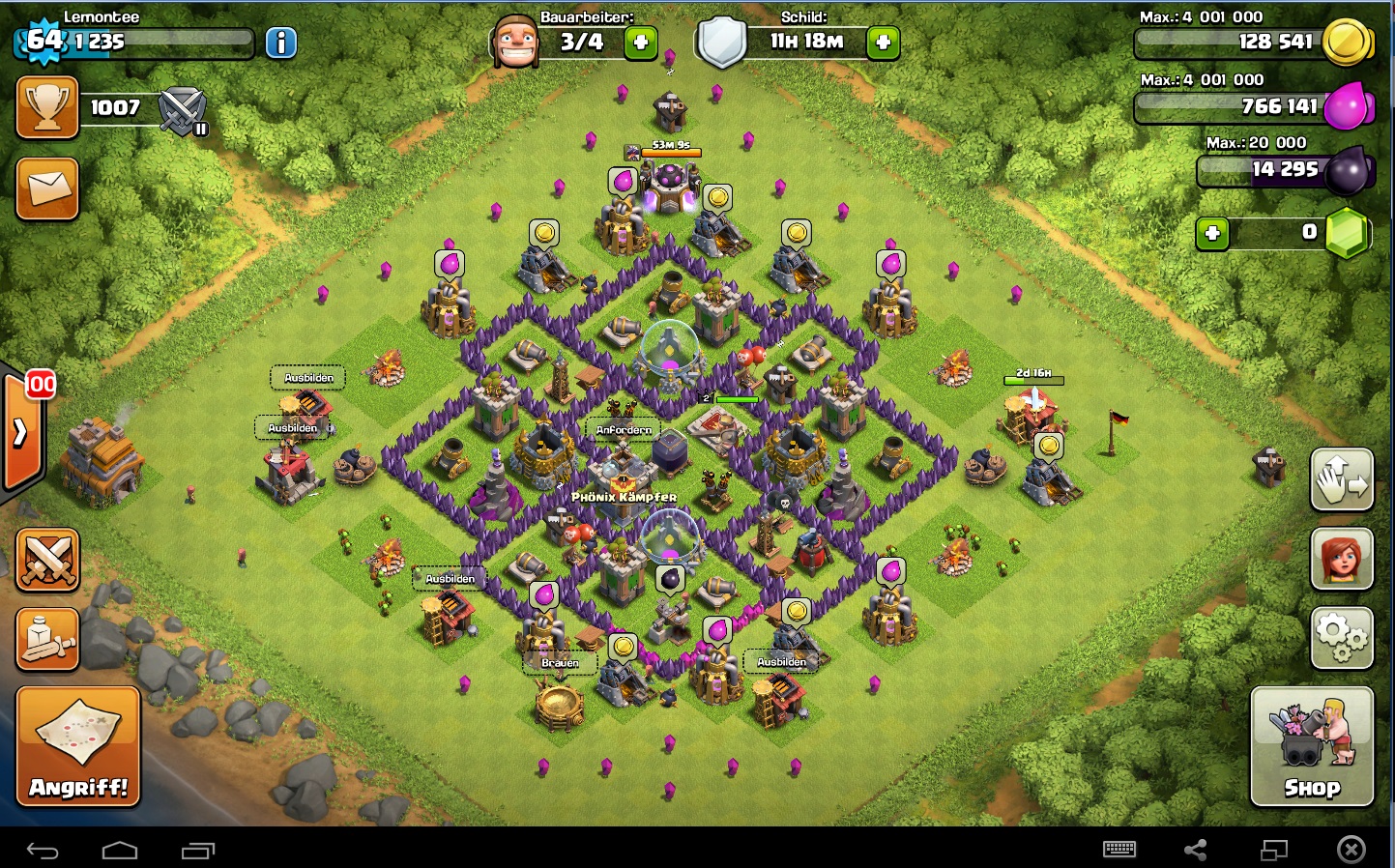This screenshot has height=868, width=1395.
Task: Close the emulator with the X button
Action: click(x=1351, y=850)
